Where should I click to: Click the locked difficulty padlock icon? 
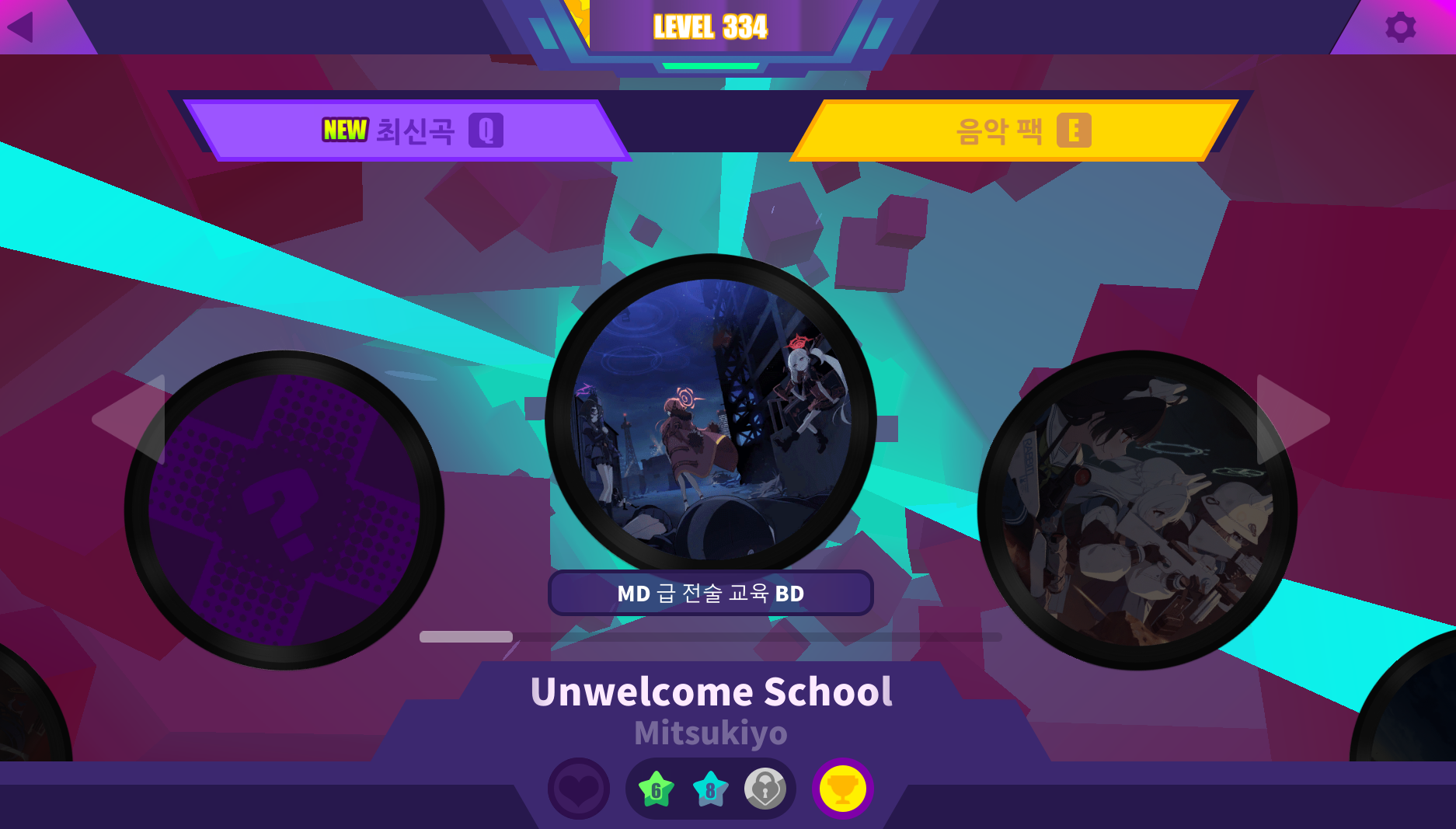pyautogui.click(x=765, y=789)
